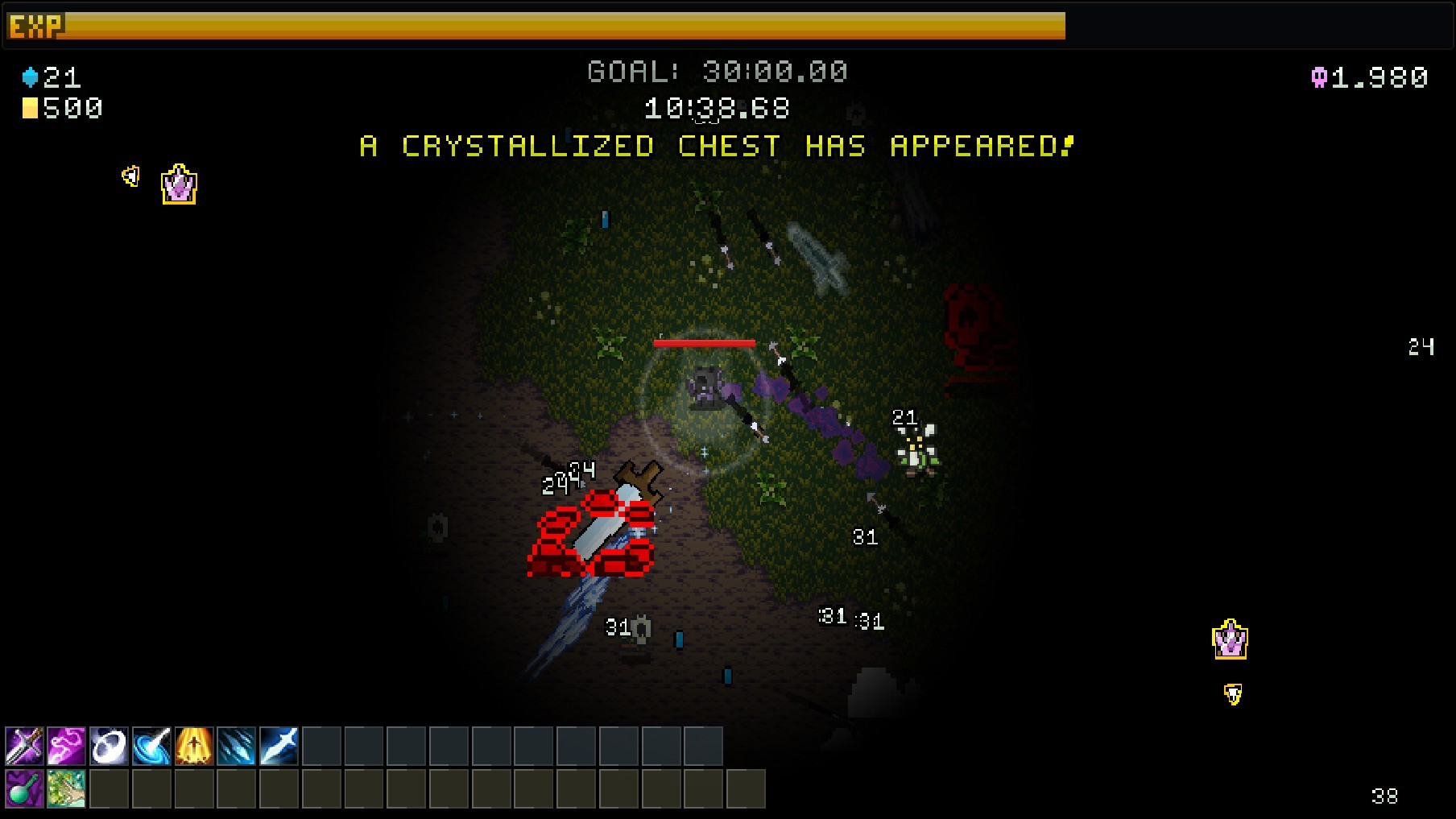1456x819 pixels.
Task: Click the forest creature item icon
Action: (68, 789)
